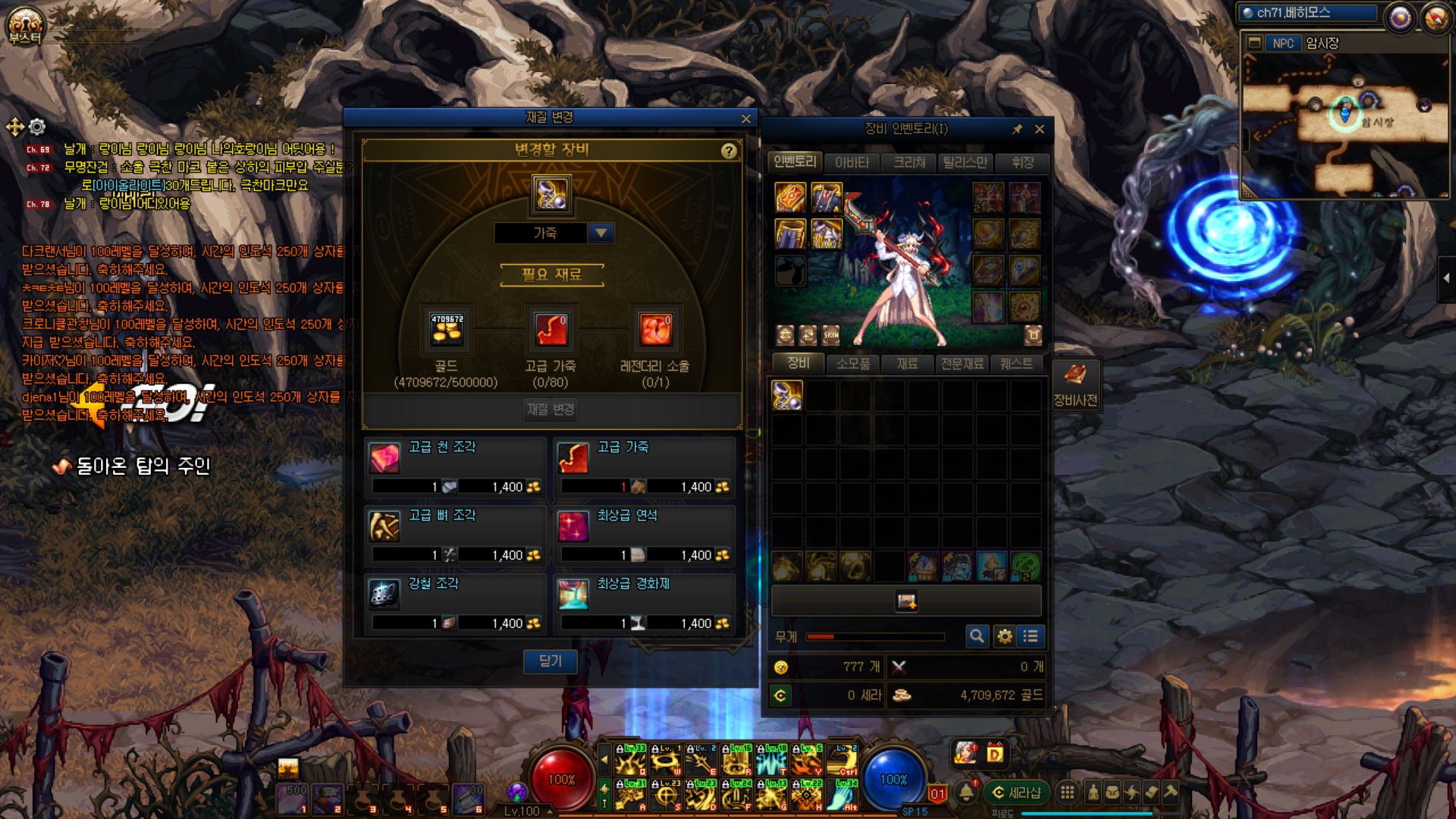The height and width of the screenshot is (819, 1456).
Task: Open the 퀘스트 inventory category
Action: click(1016, 364)
